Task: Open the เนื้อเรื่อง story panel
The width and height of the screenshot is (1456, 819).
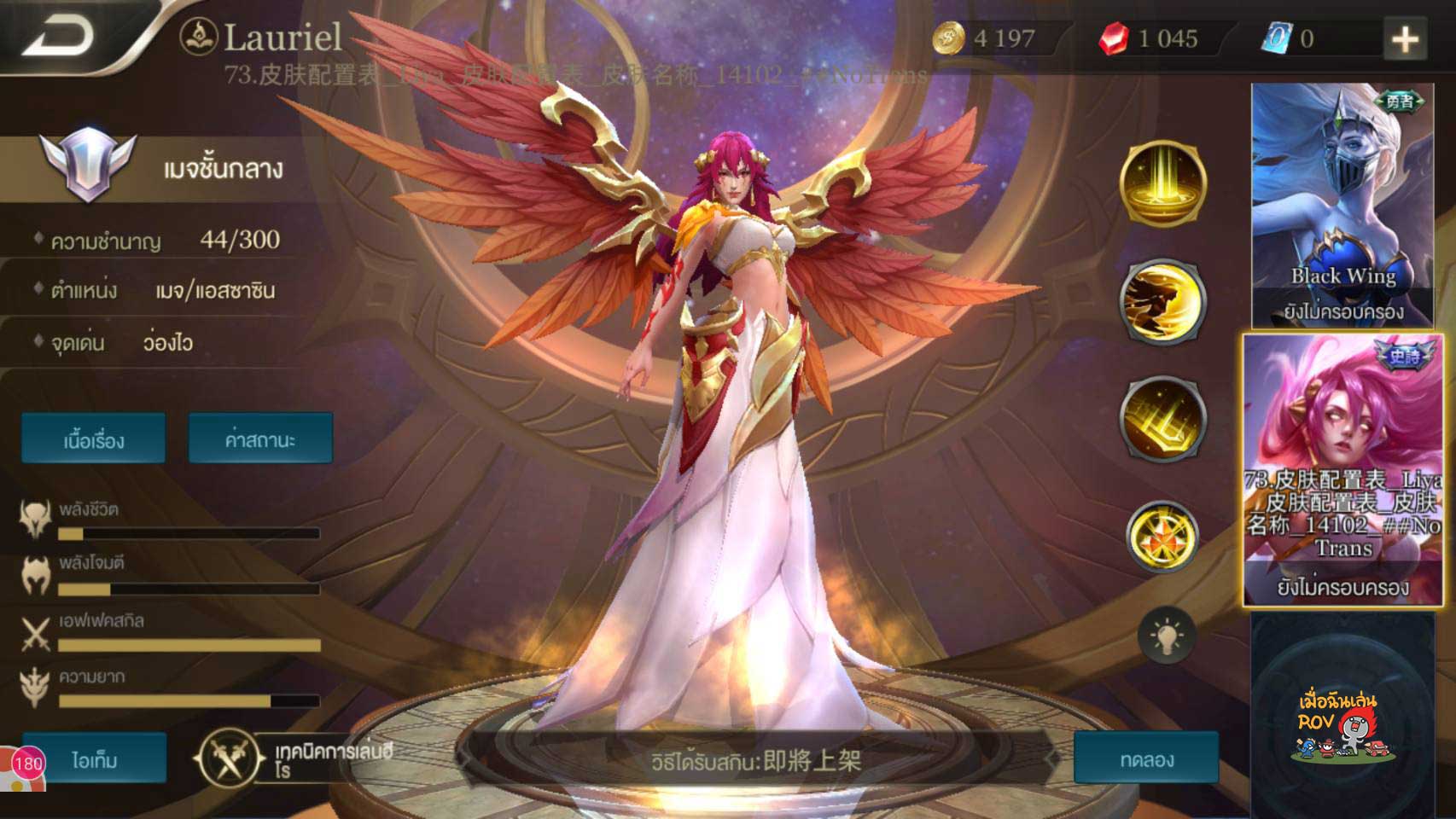Action: pyautogui.click(x=94, y=439)
